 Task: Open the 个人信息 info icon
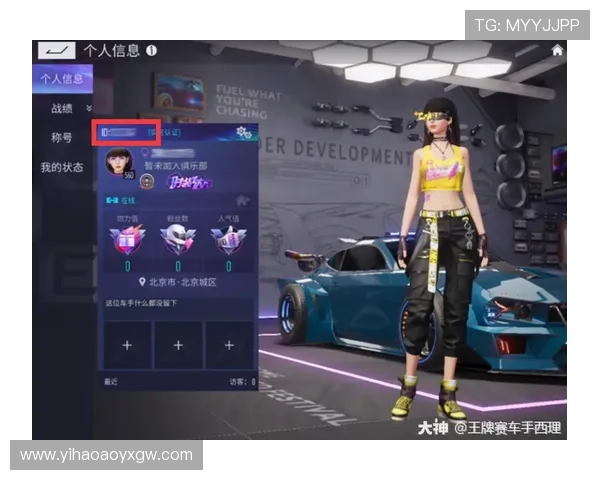[151, 50]
